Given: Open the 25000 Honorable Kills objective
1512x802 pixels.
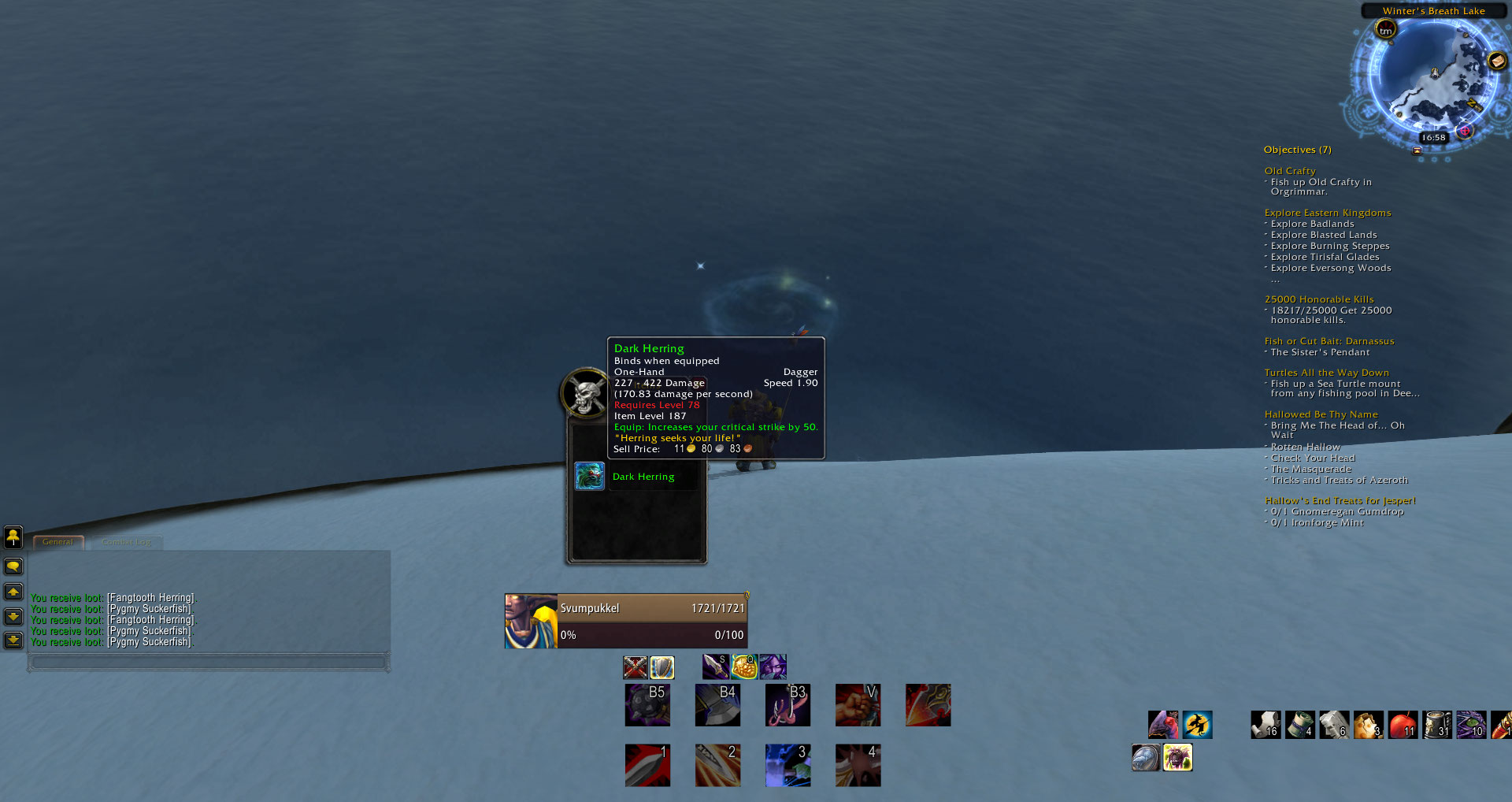Looking at the screenshot, I should [1319, 299].
